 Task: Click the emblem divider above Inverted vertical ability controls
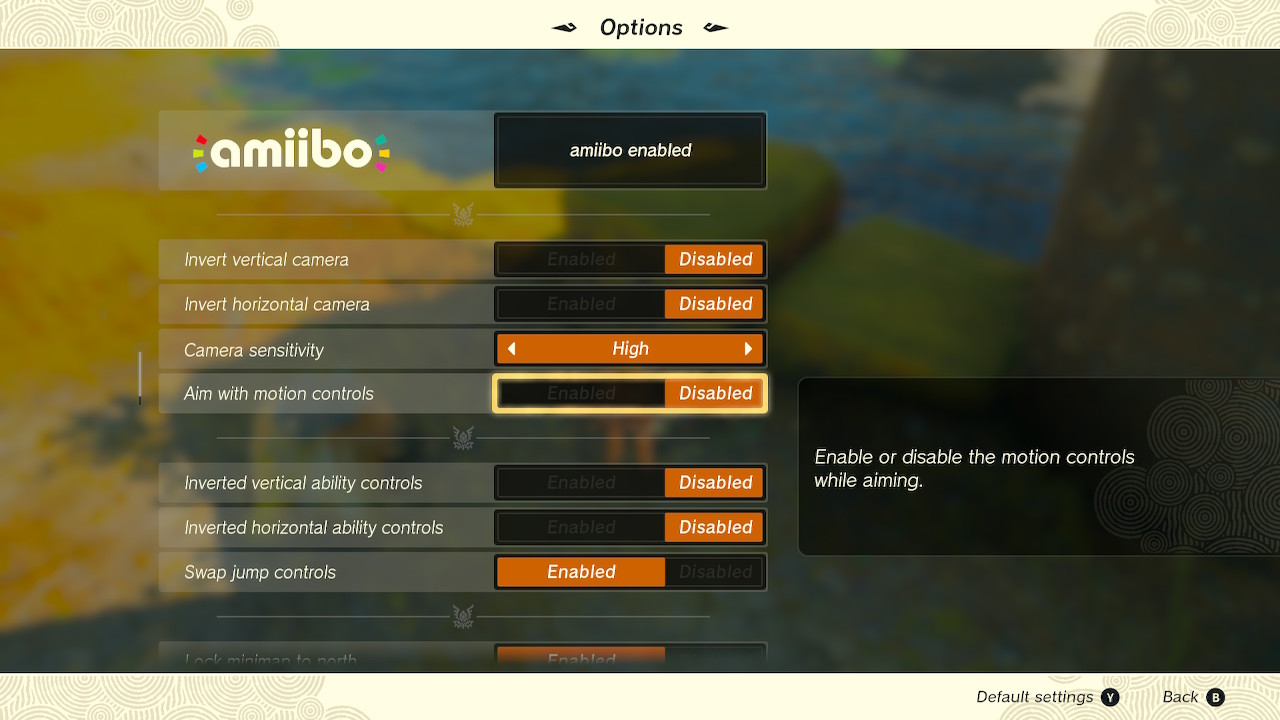(x=462, y=438)
